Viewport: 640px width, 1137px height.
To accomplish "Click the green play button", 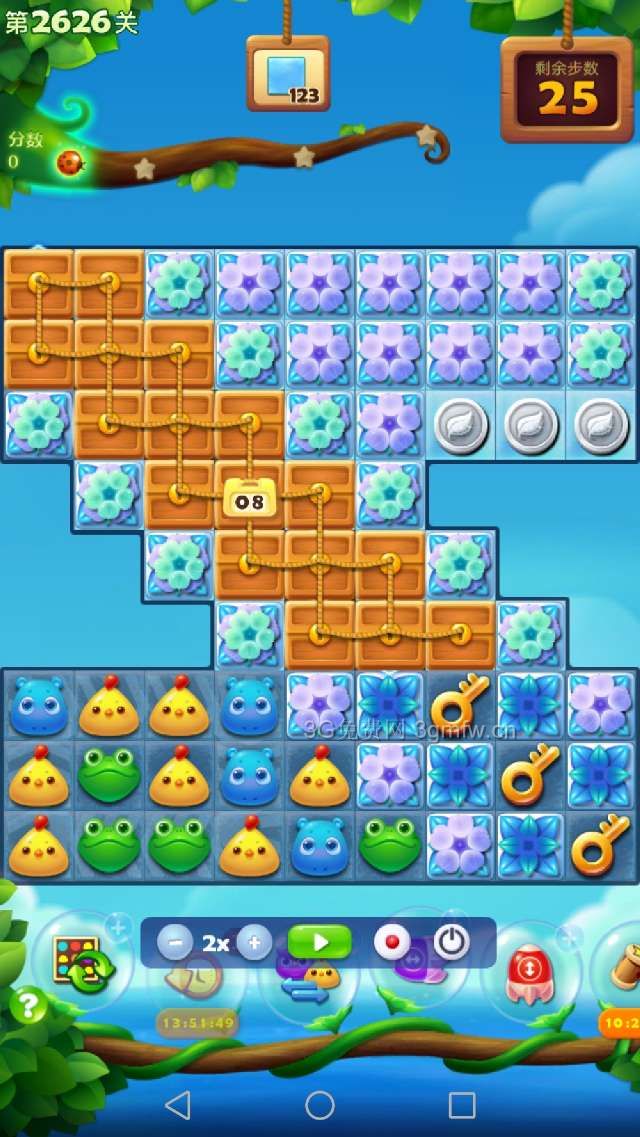I will pyautogui.click(x=319, y=942).
